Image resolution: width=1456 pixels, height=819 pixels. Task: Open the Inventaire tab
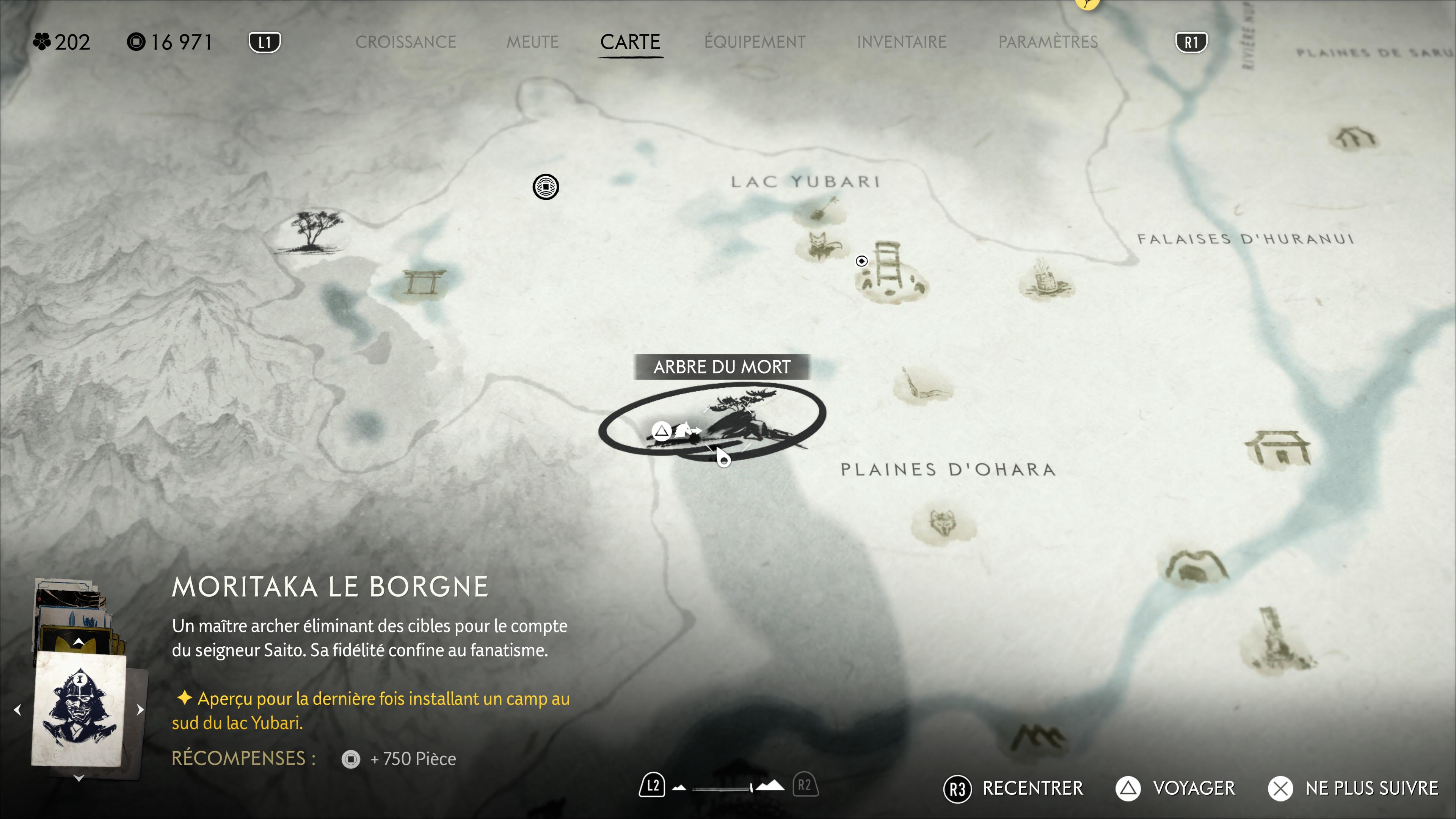click(901, 42)
